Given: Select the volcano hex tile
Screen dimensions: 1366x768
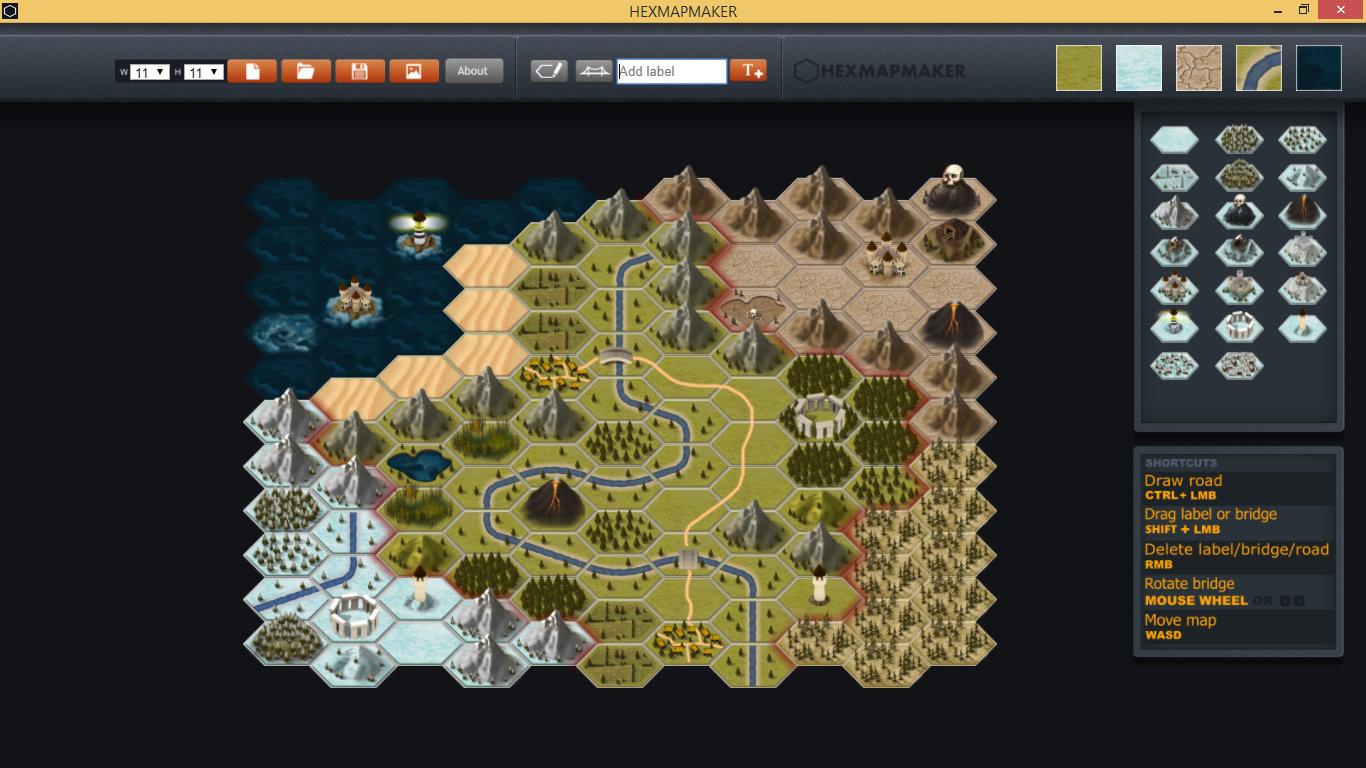Looking at the screenshot, I should (x=1303, y=213).
